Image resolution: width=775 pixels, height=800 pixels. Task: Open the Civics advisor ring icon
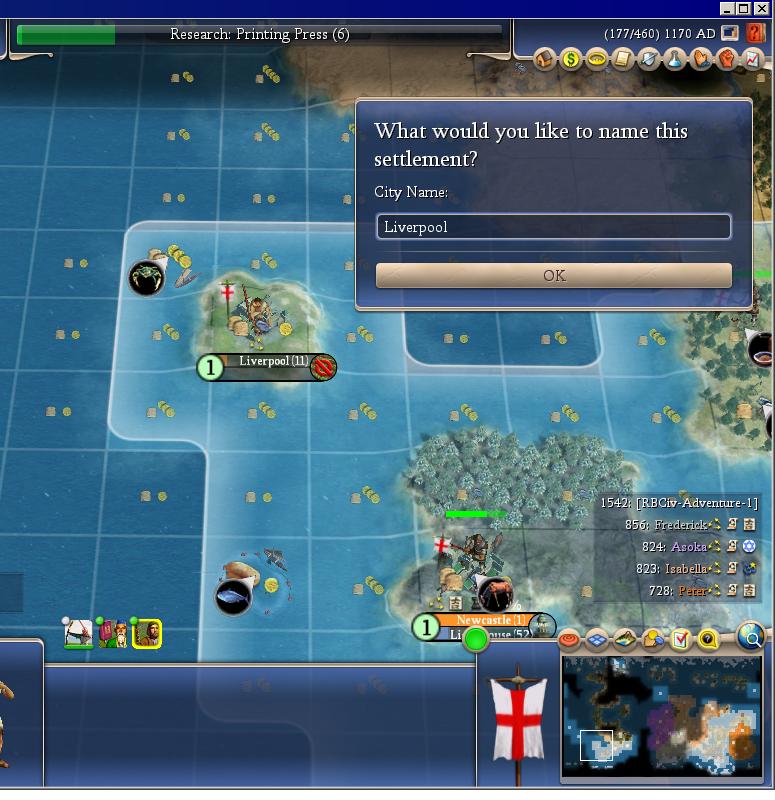pyautogui.click(x=596, y=59)
